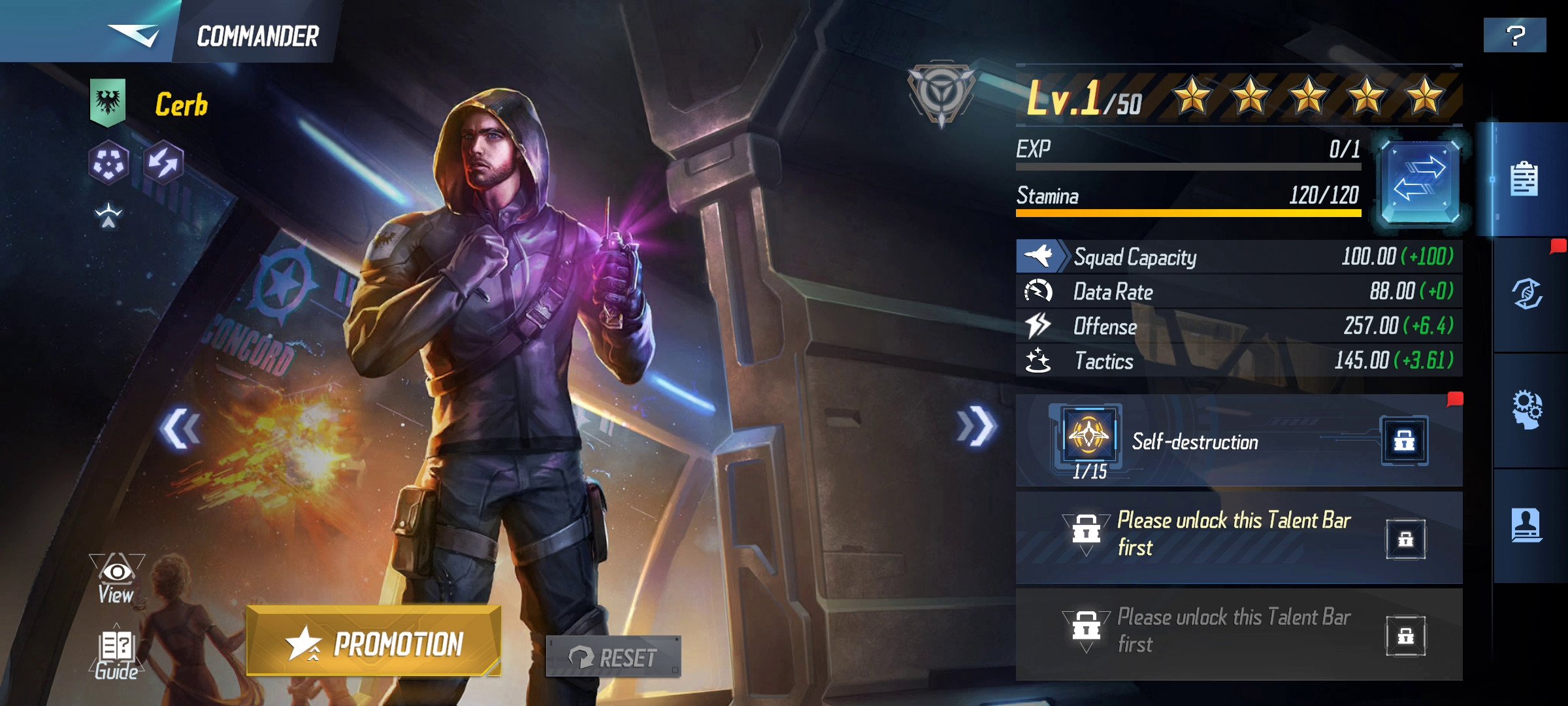This screenshot has width=1568, height=706.
Task: Tap the green eagle faction emblem
Action: 108,103
